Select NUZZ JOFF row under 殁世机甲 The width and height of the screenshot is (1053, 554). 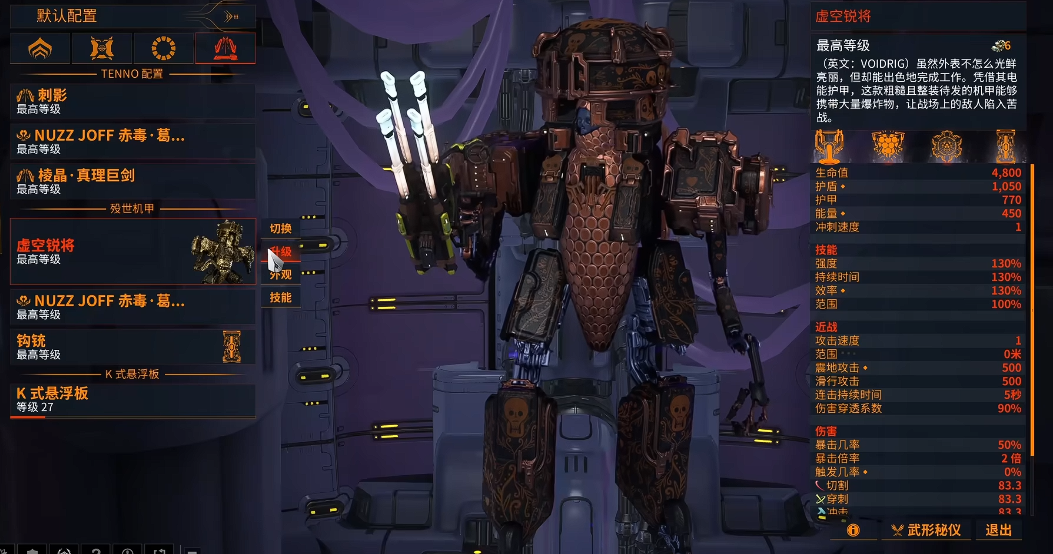coord(132,305)
